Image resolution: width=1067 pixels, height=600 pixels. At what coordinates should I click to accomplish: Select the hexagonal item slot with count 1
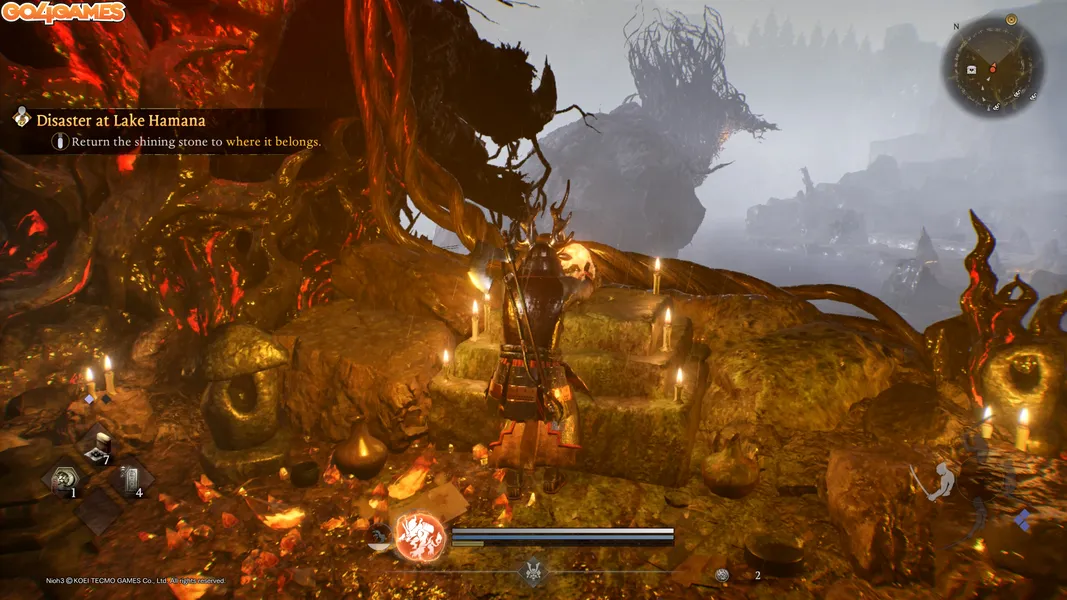point(64,479)
